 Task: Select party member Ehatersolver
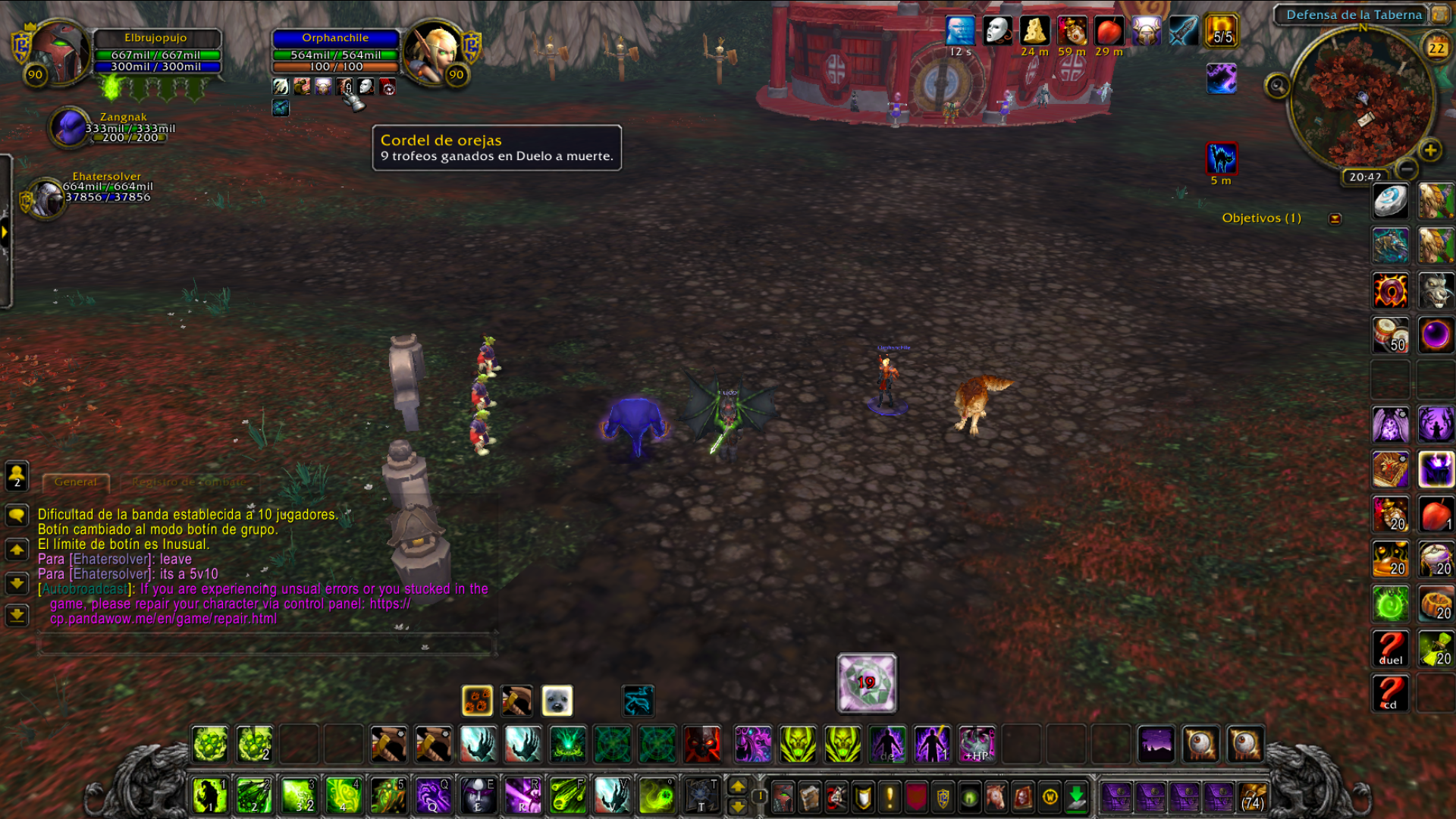pos(45,197)
